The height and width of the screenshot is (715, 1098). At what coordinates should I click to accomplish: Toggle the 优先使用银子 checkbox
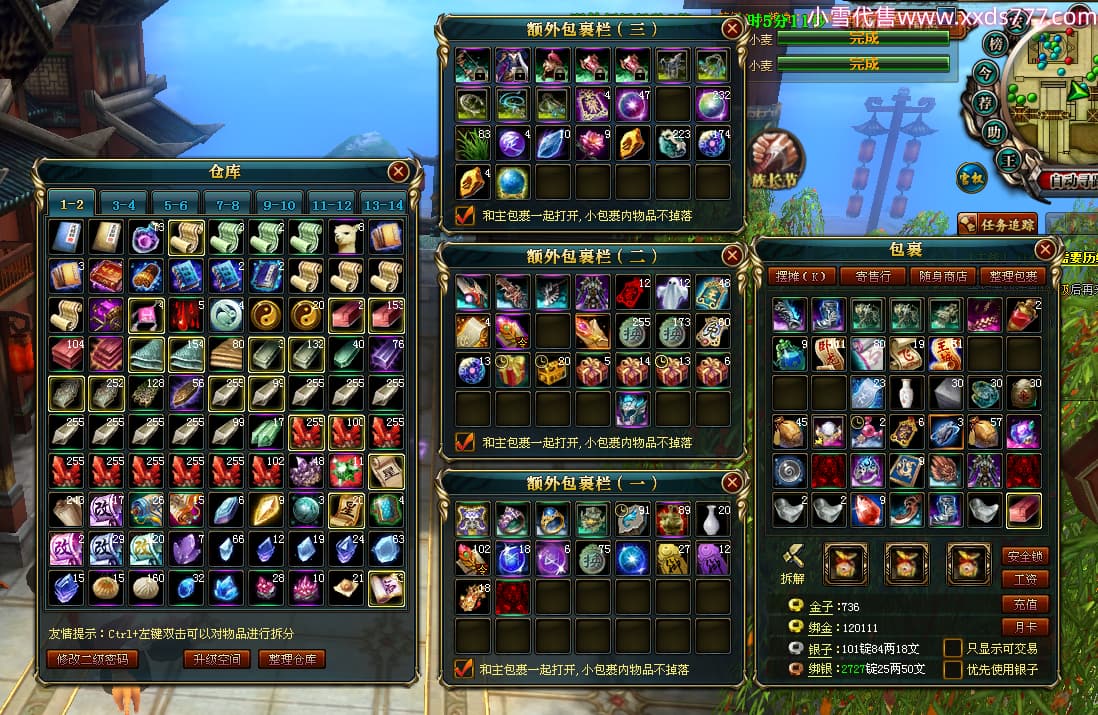pyautogui.click(x=953, y=669)
